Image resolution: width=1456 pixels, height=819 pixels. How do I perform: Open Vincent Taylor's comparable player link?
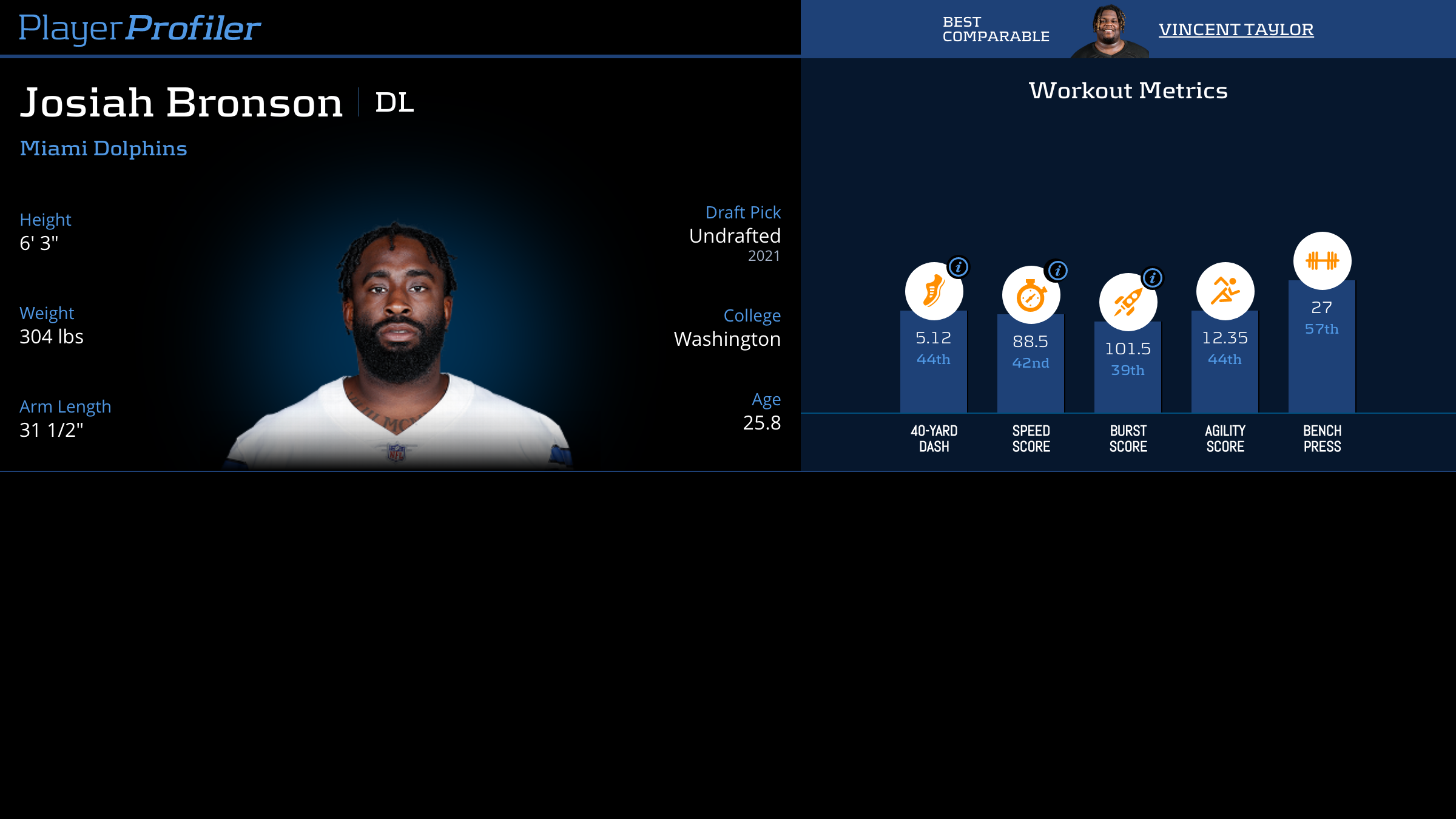coord(1236,29)
